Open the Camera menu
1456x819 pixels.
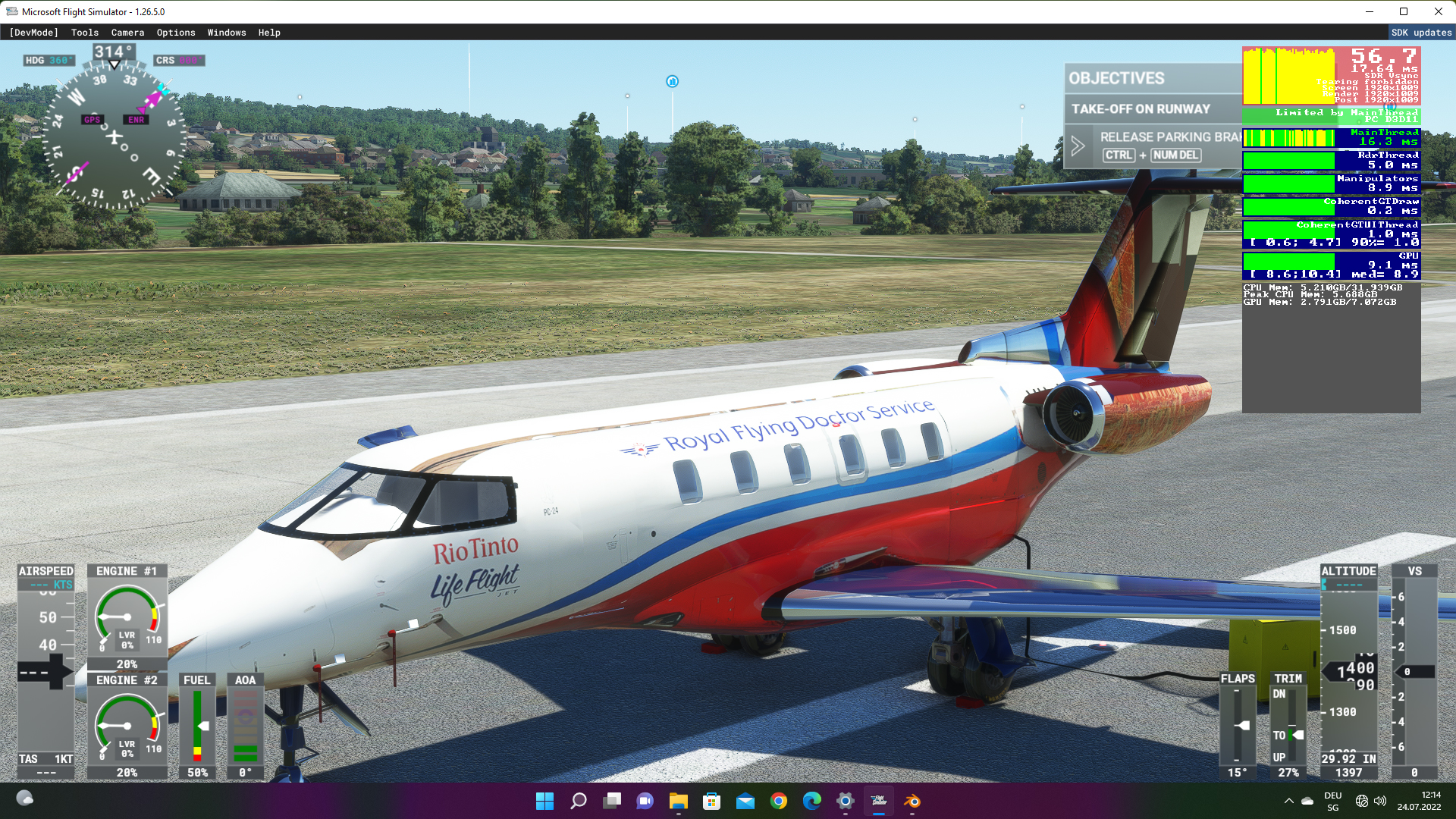click(127, 33)
